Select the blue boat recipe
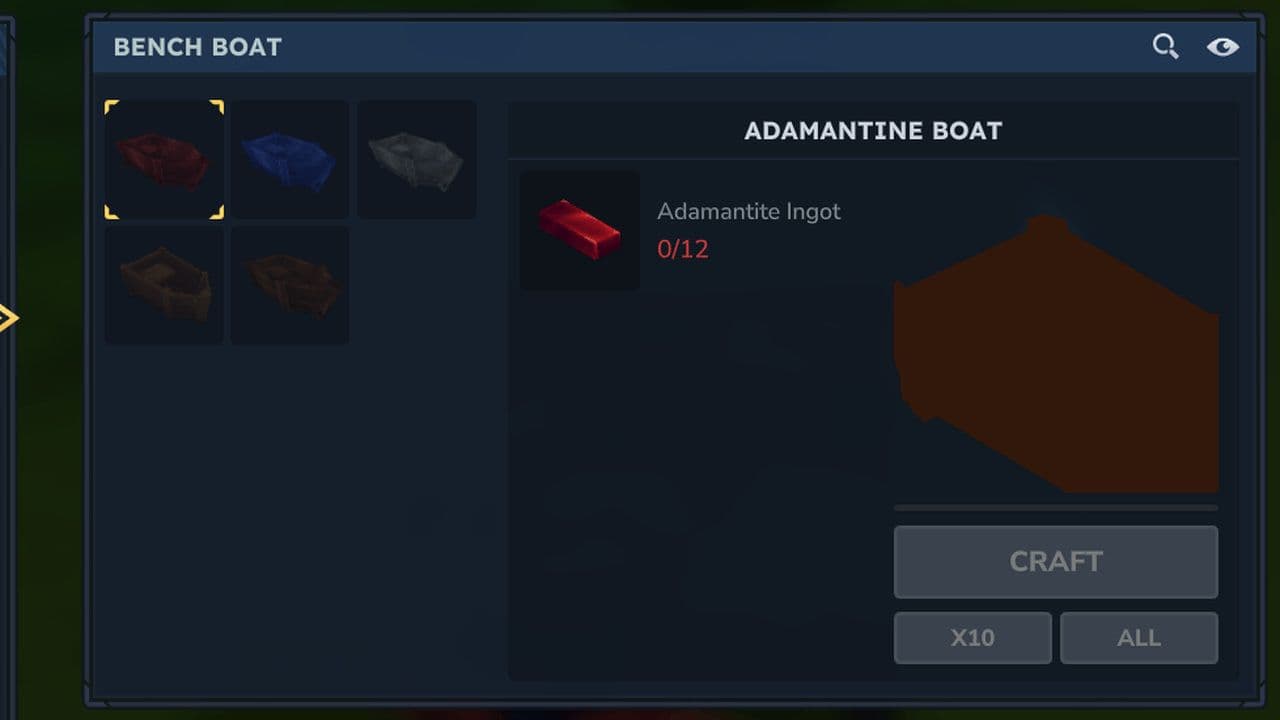The image size is (1280, 720). (x=290, y=158)
